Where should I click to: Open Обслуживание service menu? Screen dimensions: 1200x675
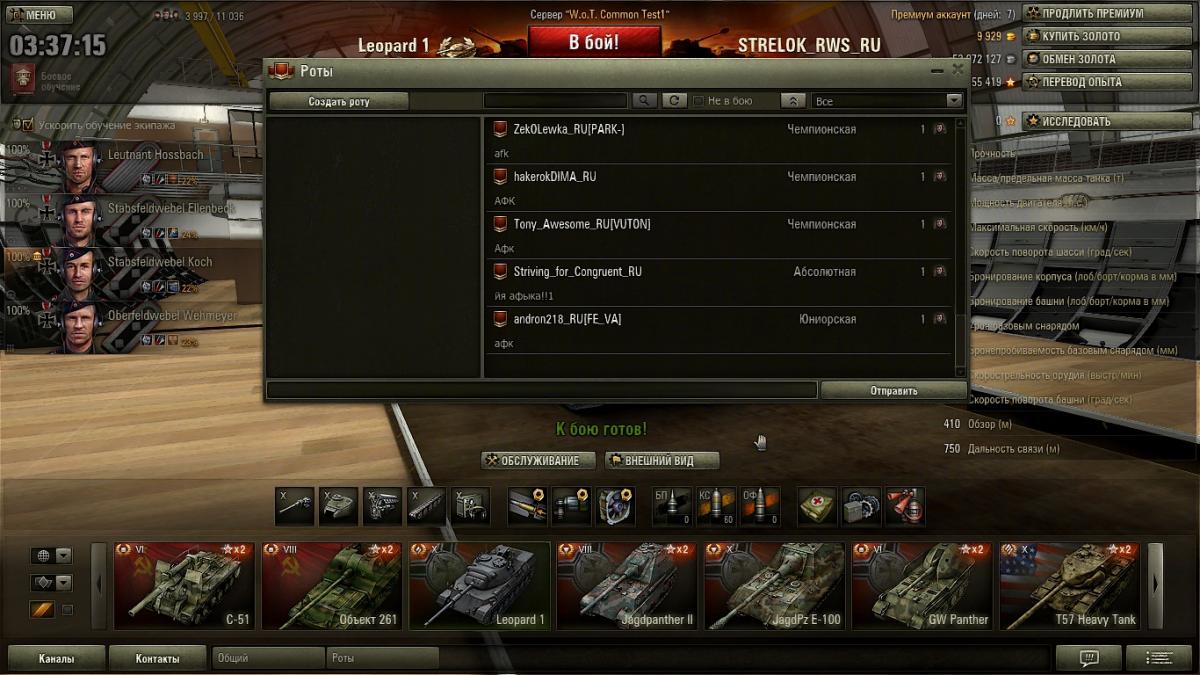pos(539,461)
